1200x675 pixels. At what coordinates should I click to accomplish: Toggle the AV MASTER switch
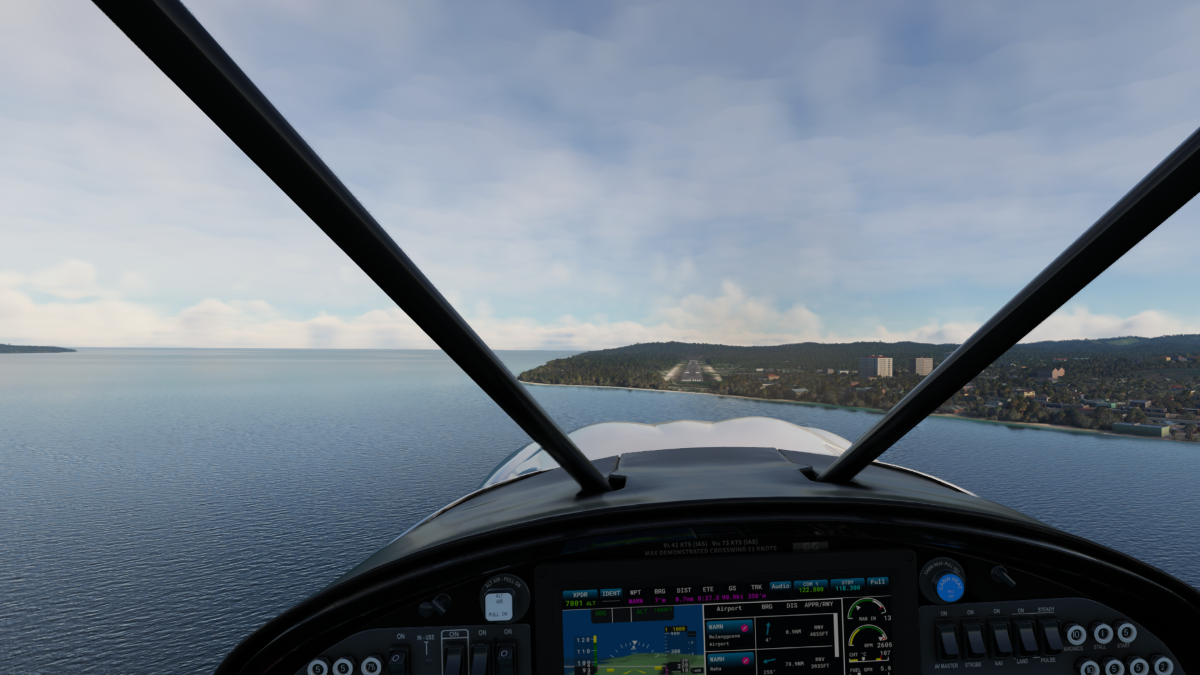[947, 640]
